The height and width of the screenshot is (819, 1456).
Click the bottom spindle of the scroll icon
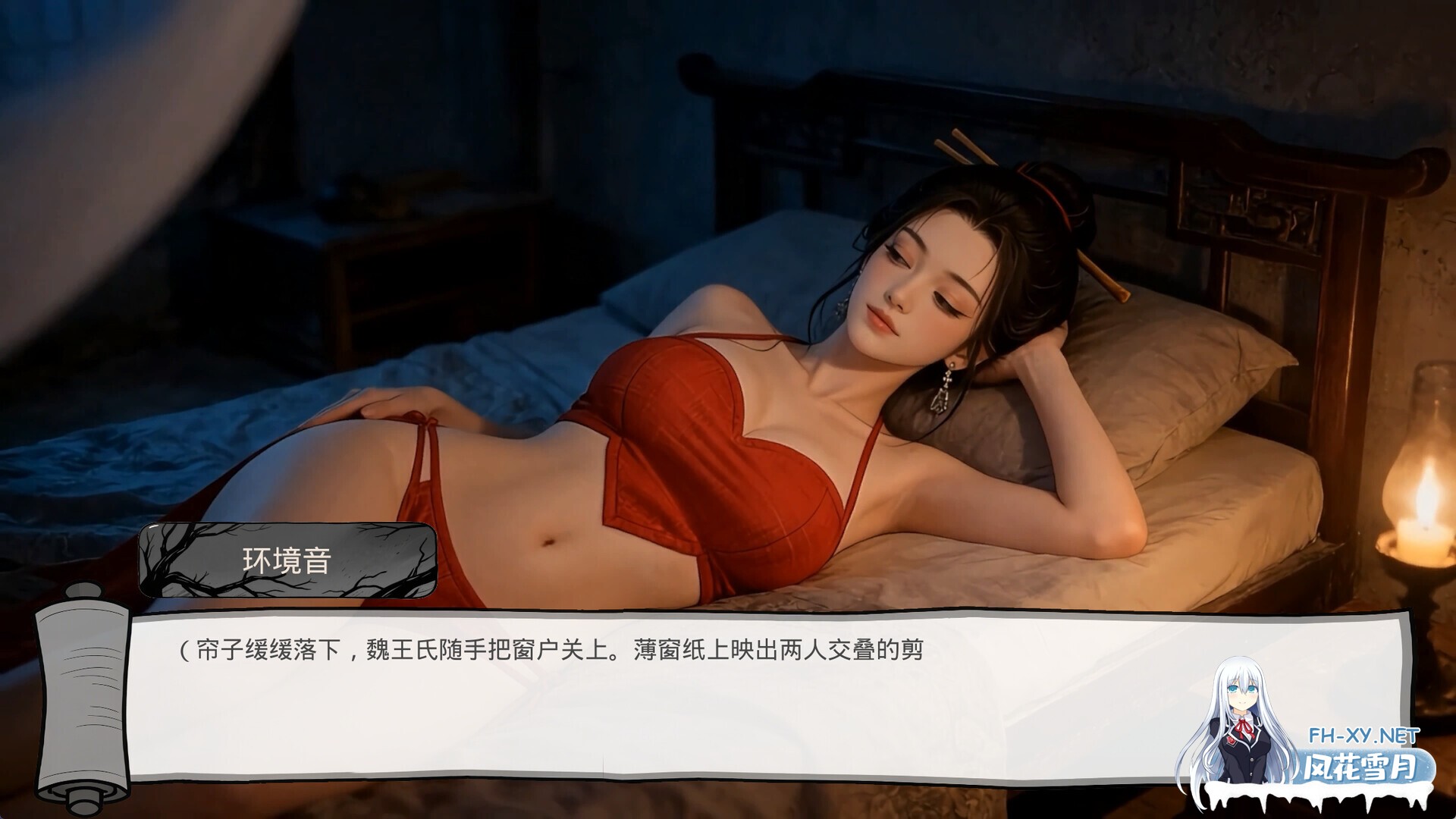[x=89, y=792]
